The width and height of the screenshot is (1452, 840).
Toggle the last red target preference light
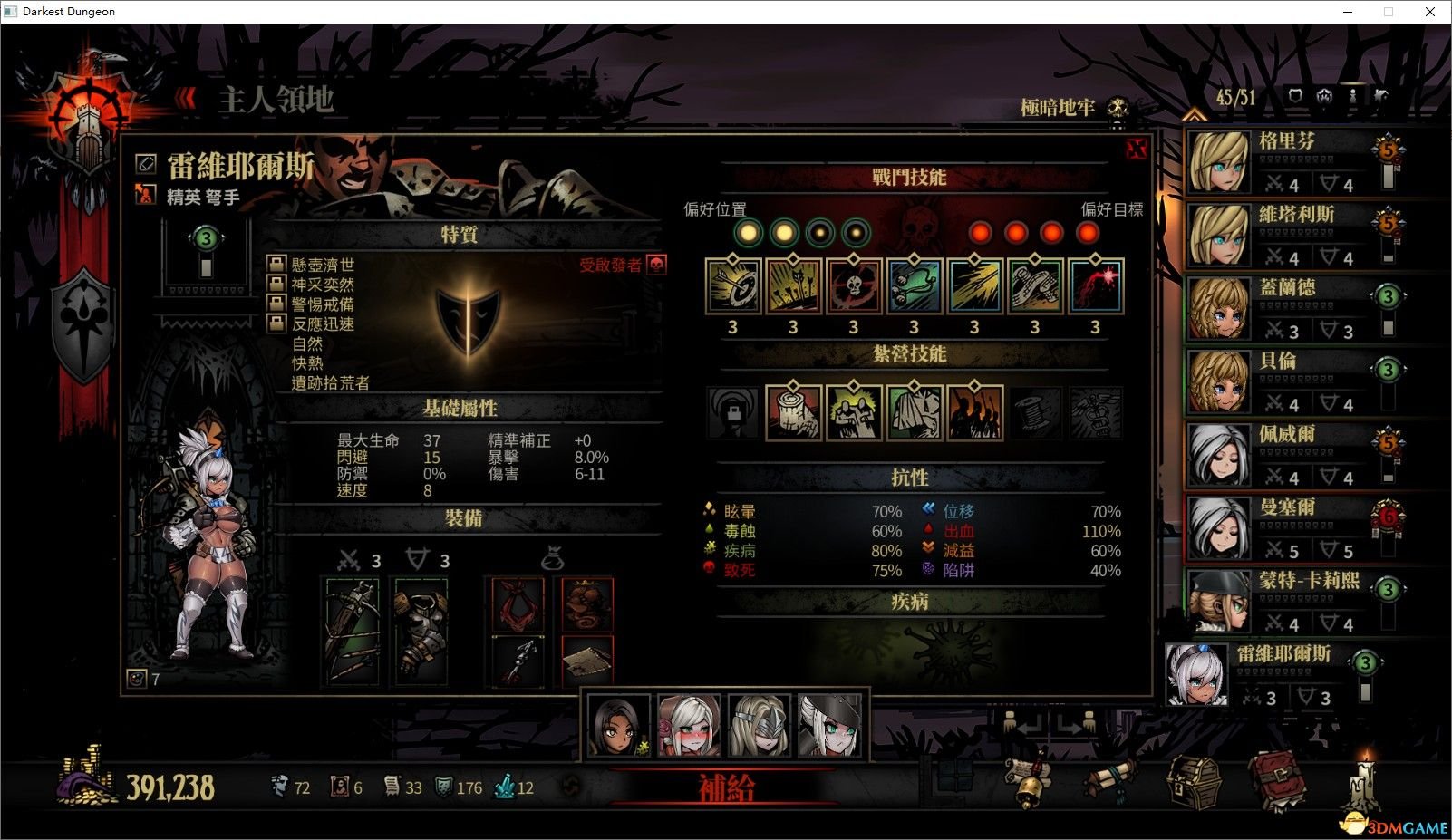pos(1086,233)
